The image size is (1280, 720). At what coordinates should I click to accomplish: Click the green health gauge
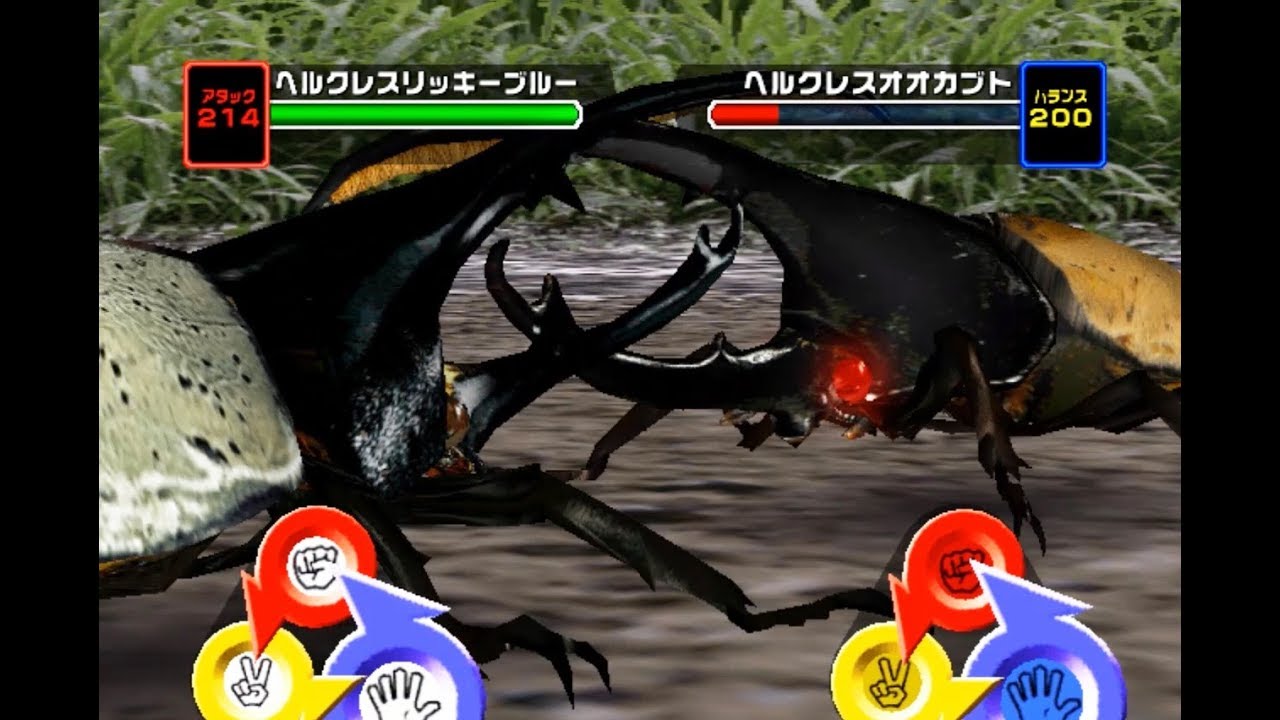424,115
